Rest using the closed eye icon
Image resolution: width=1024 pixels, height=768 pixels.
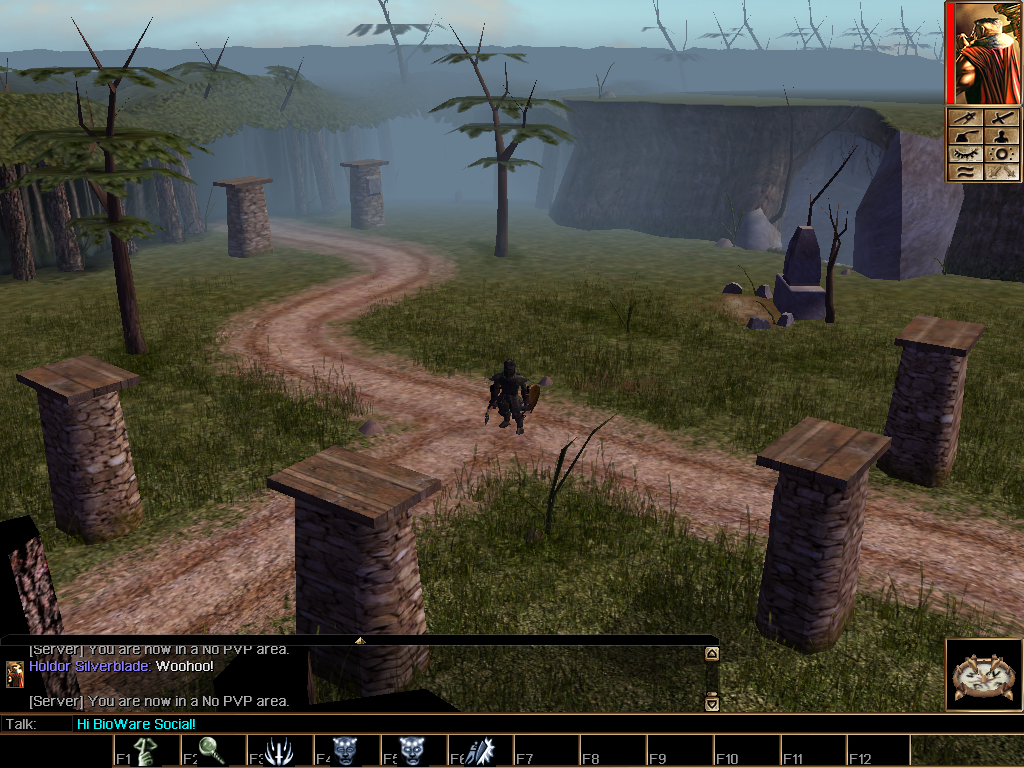(x=964, y=154)
